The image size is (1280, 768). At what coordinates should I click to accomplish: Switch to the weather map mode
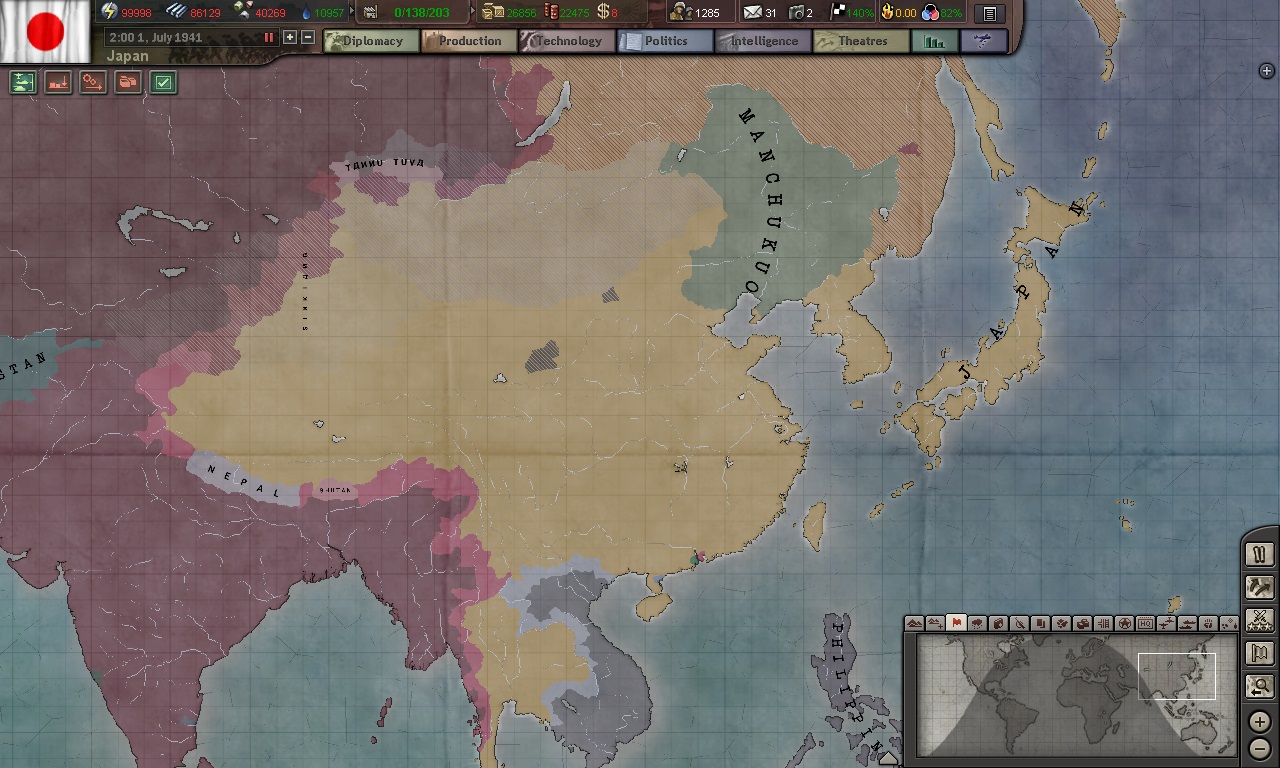[x=977, y=622]
